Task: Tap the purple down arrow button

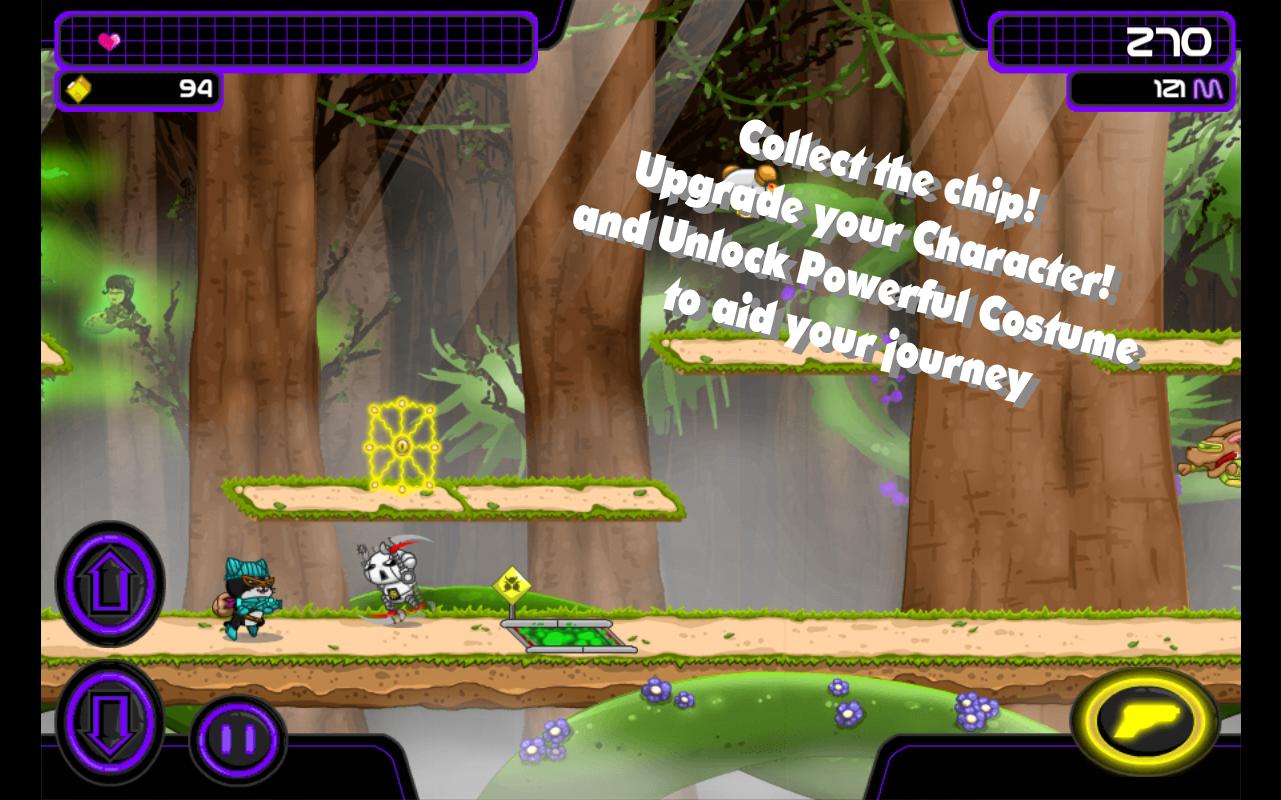Action: pyautogui.click(x=110, y=721)
